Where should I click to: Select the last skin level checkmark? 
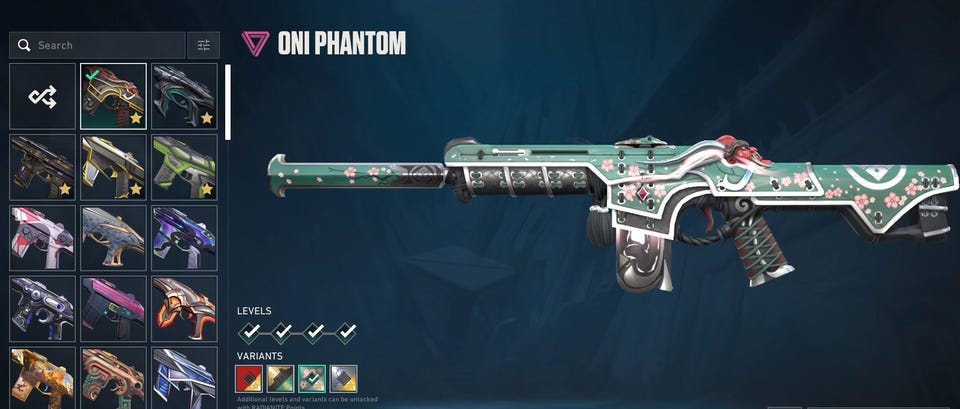(346, 331)
